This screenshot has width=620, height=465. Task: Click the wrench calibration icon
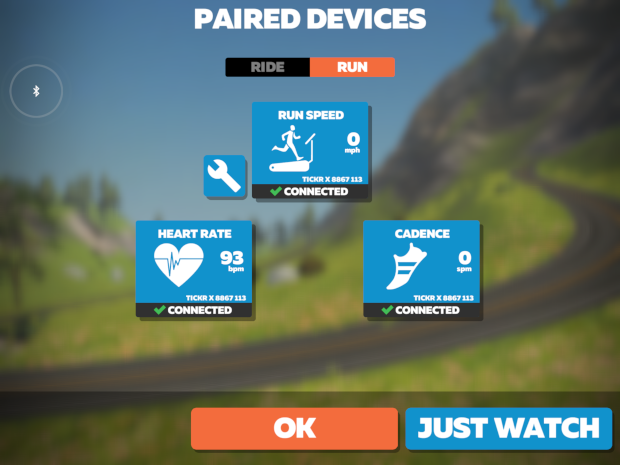point(225,176)
